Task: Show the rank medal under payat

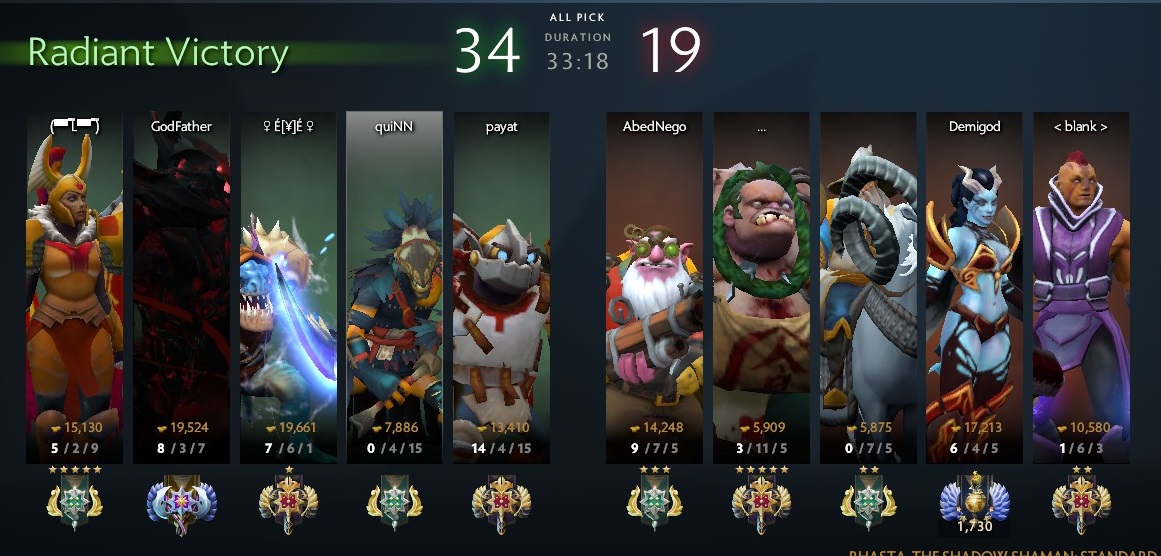Action: point(501,500)
